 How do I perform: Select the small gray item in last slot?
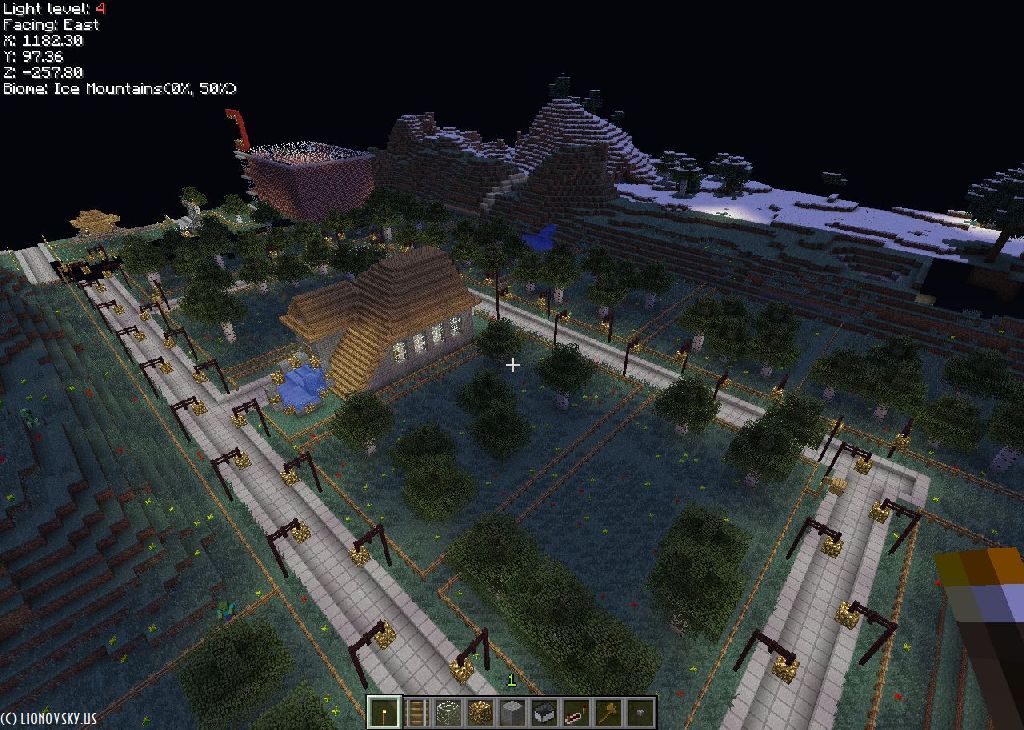point(640,712)
